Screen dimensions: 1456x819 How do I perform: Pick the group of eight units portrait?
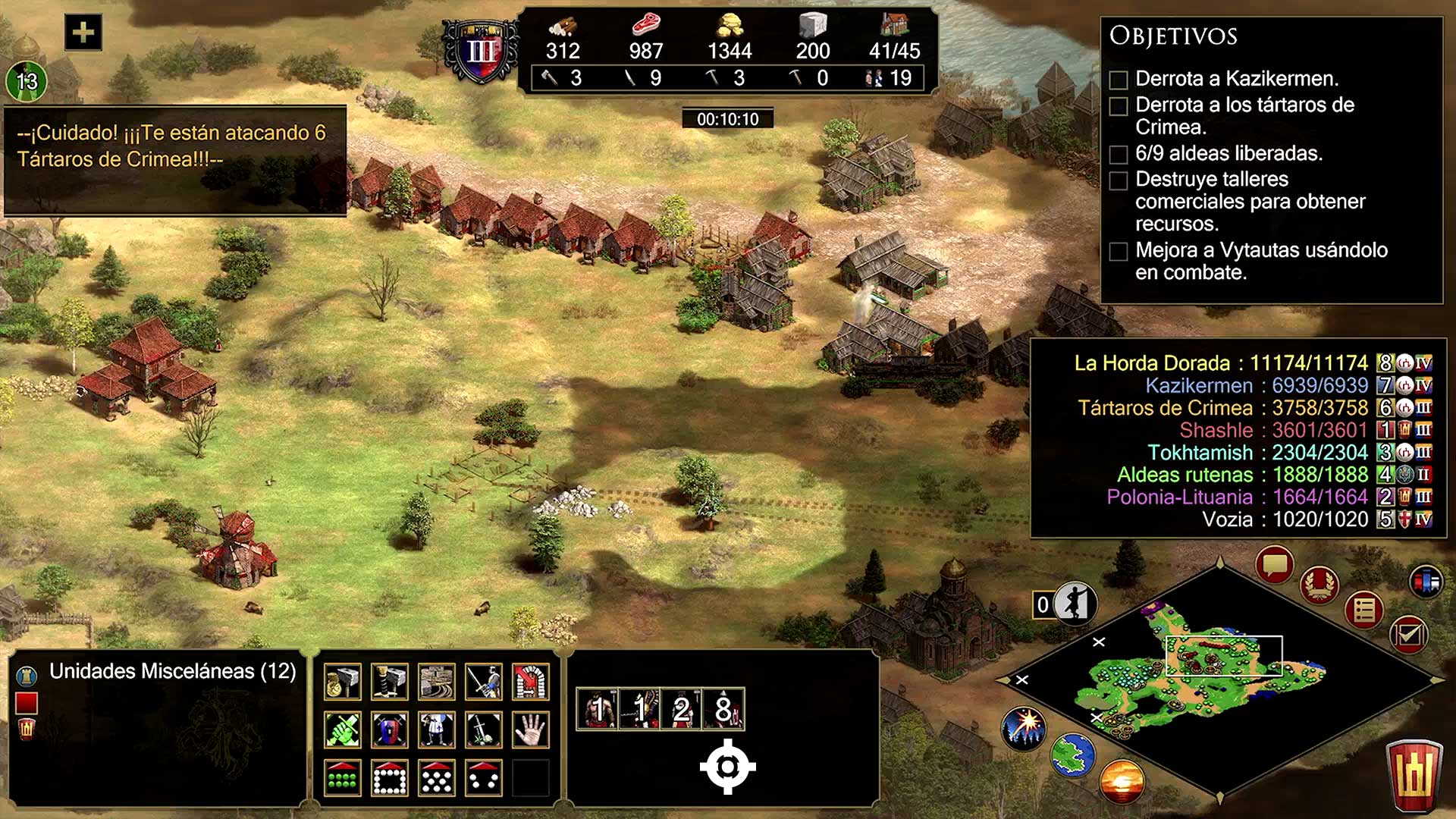pyautogui.click(x=723, y=710)
